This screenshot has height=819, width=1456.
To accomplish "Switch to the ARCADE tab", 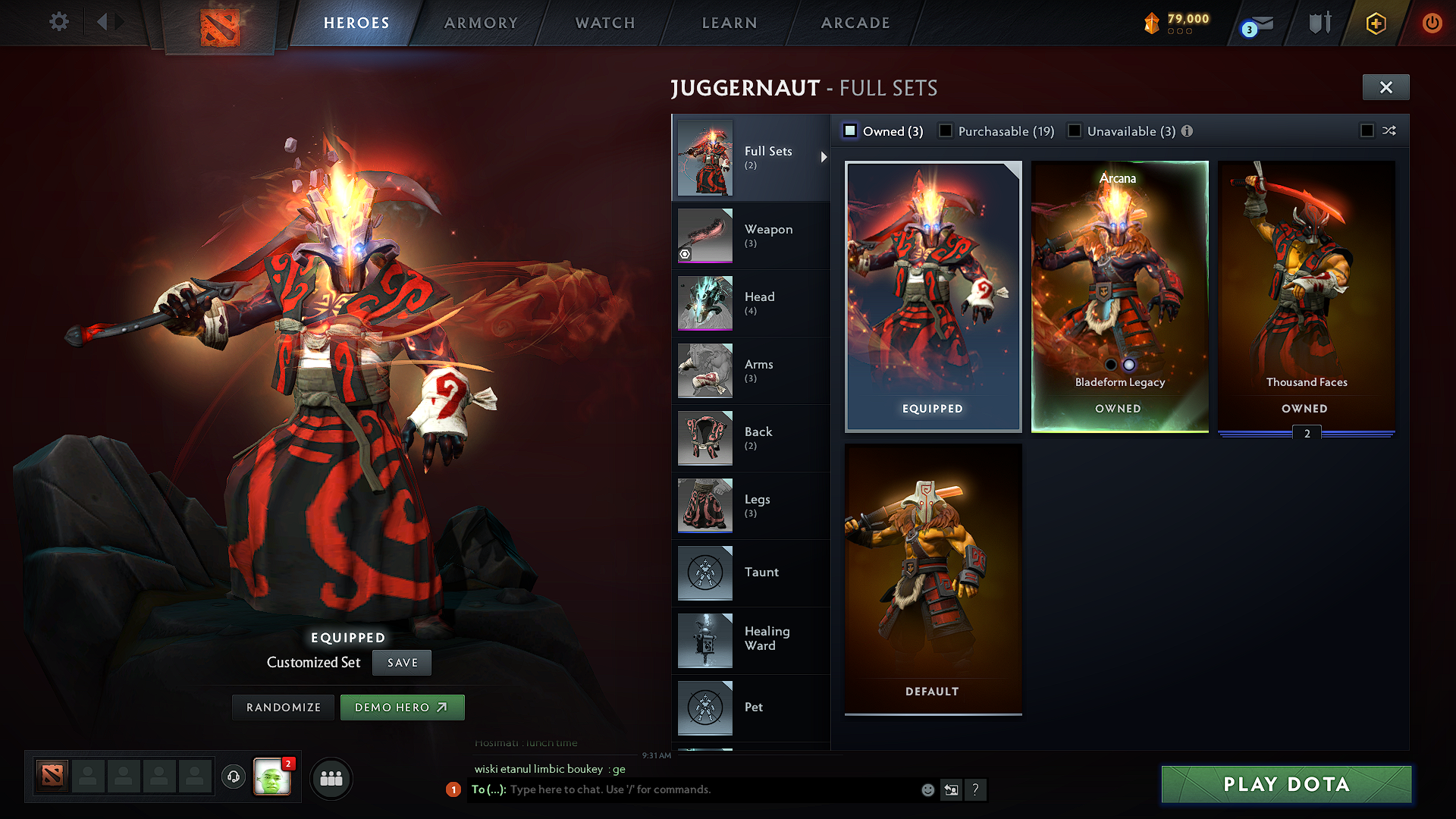I will click(855, 23).
